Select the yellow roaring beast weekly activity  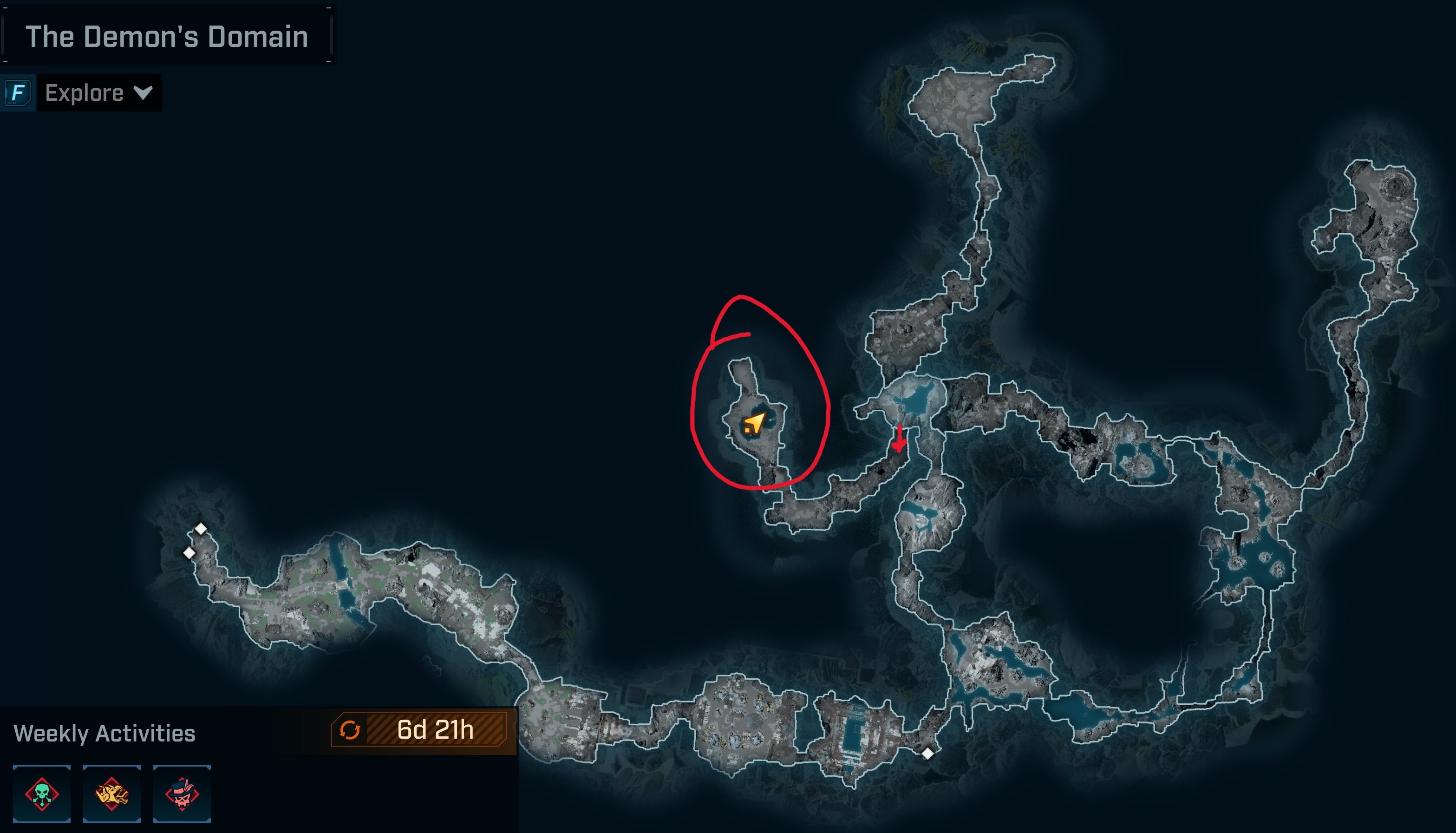pos(112,794)
